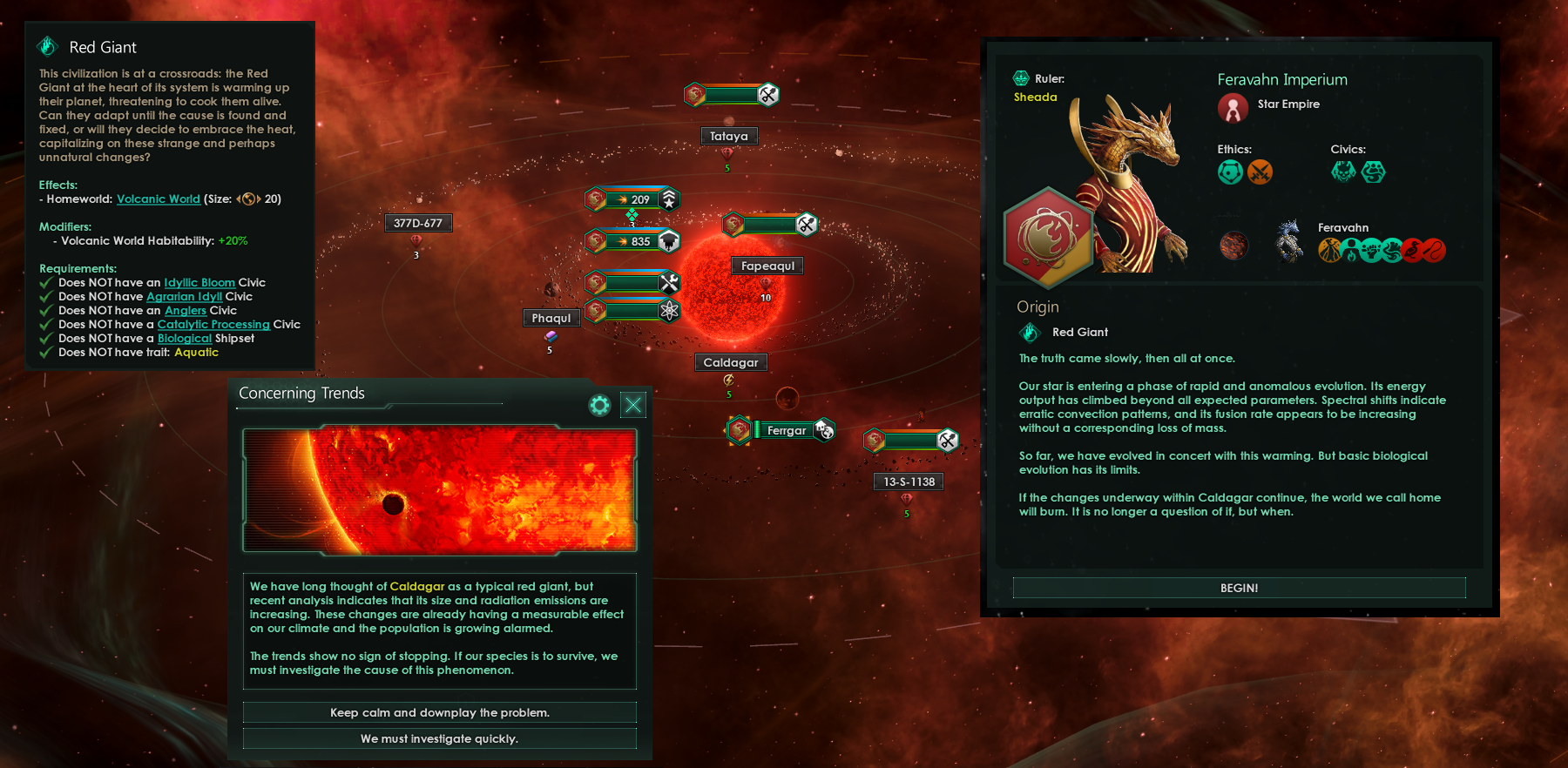
Task: Select the Caldagar star label
Action: point(730,362)
